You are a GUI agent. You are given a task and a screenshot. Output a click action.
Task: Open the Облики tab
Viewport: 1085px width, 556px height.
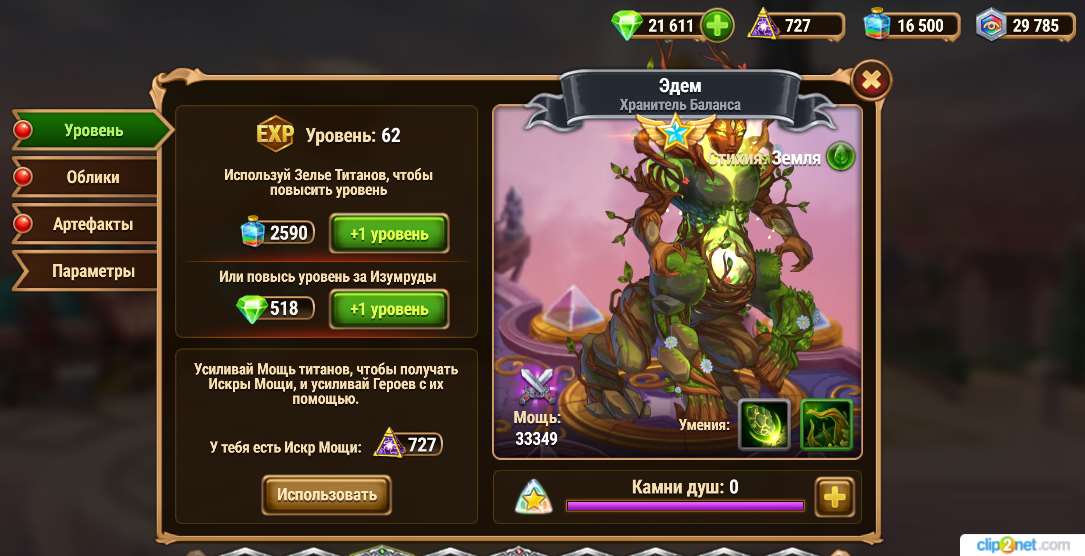pos(93,177)
